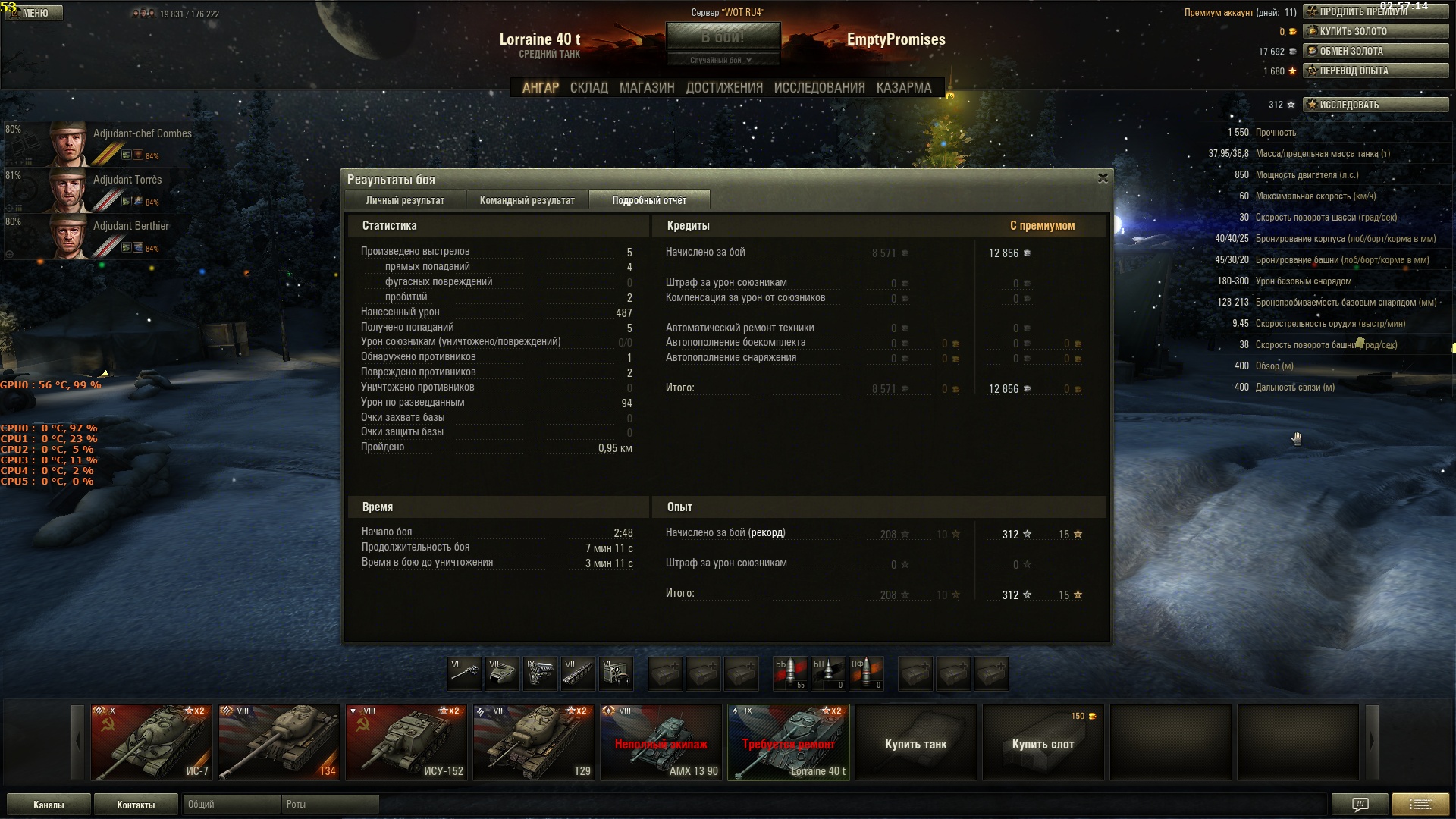The width and height of the screenshot is (1456, 819).
Task: Select the AMX 13 90 tank
Action: click(661, 742)
